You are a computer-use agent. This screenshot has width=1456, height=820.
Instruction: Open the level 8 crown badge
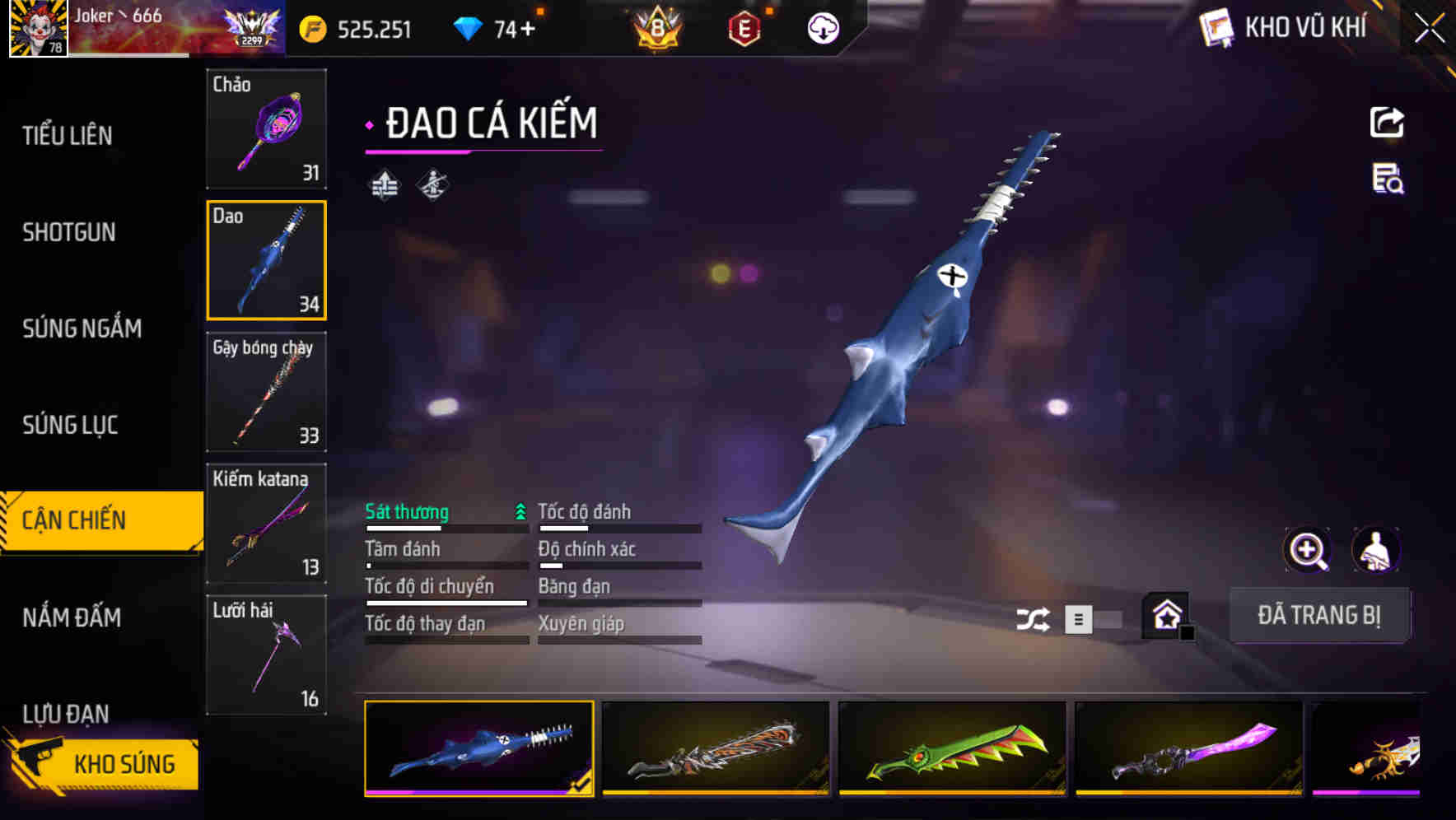656,27
